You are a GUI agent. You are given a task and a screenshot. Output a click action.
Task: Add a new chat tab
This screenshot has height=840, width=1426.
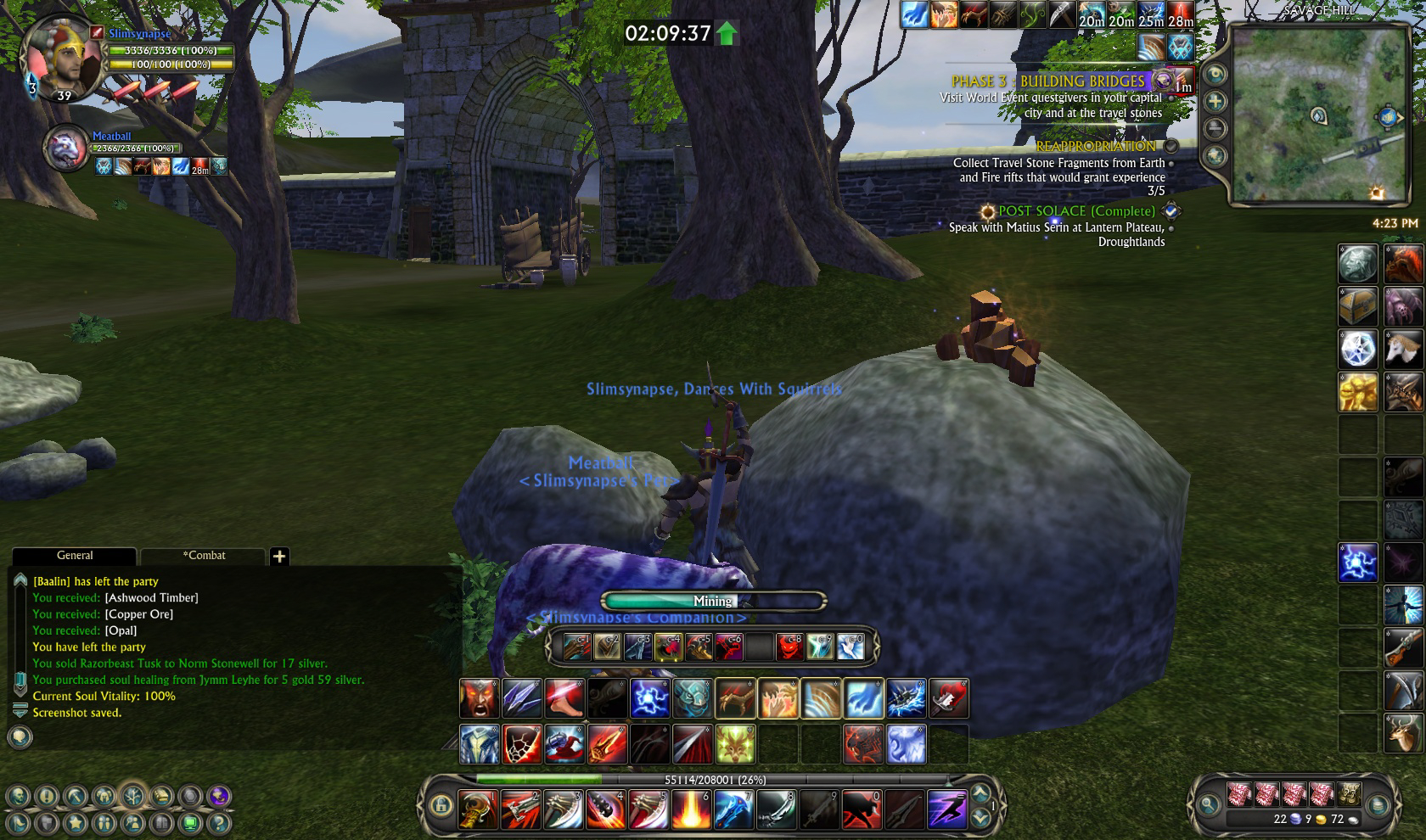279,557
